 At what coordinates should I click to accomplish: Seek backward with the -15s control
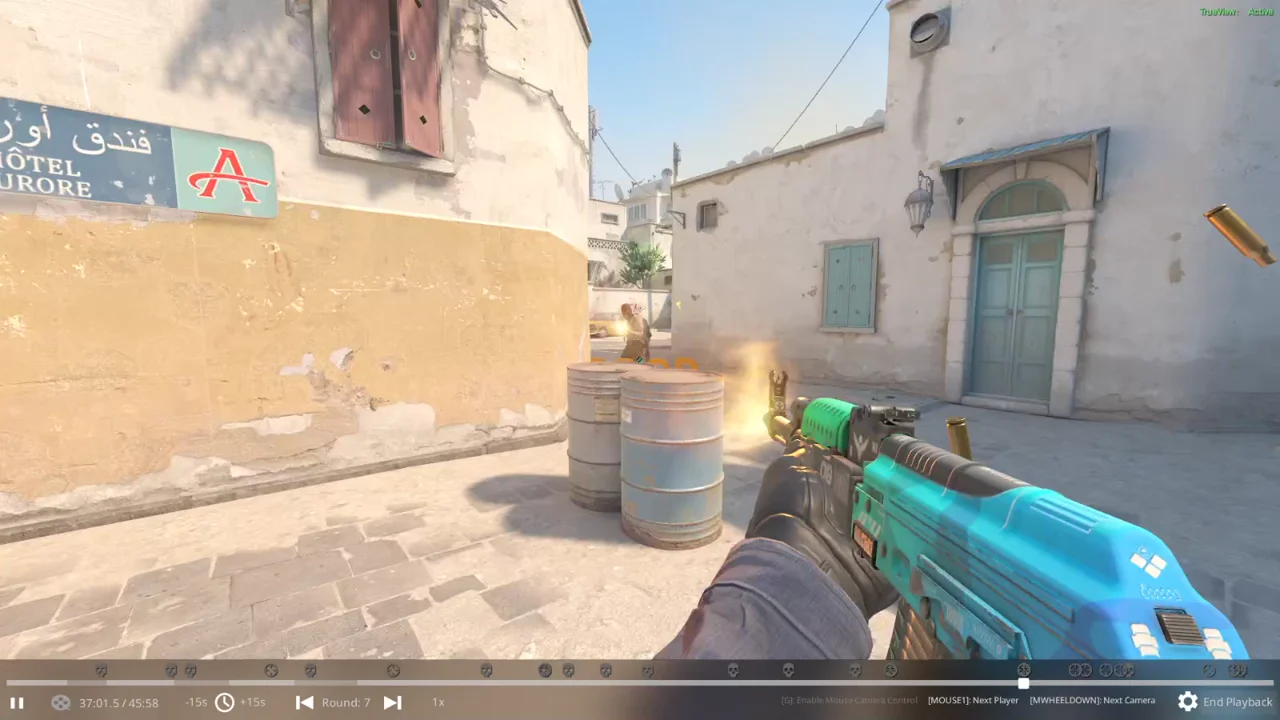(196, 702)
